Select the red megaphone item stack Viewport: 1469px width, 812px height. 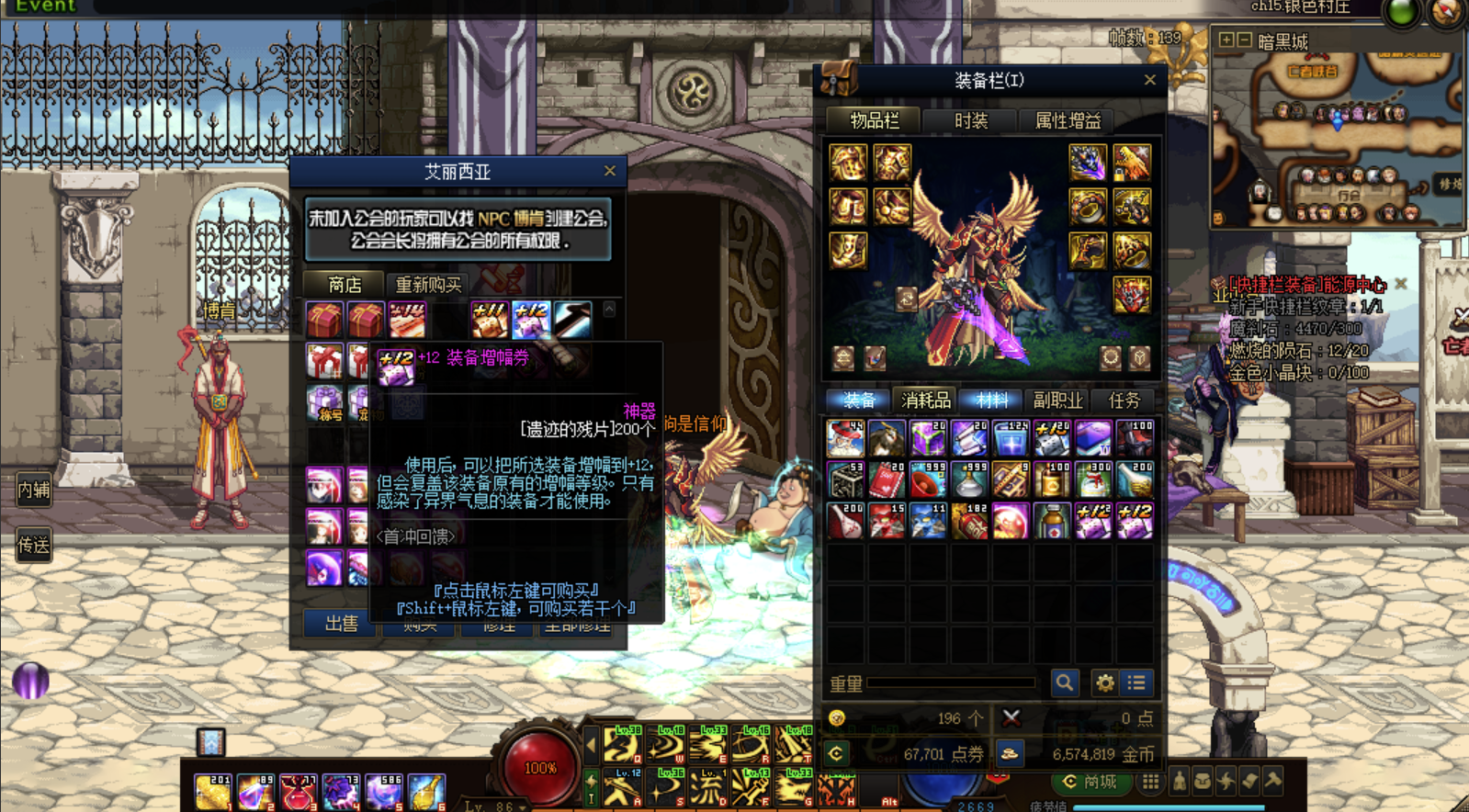point(927,480)
